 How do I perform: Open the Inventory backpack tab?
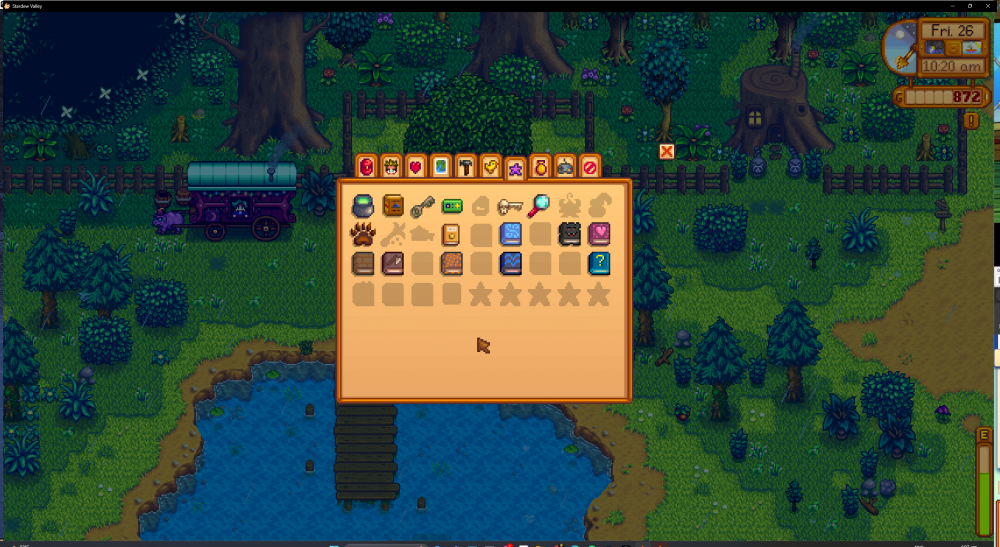365,166
